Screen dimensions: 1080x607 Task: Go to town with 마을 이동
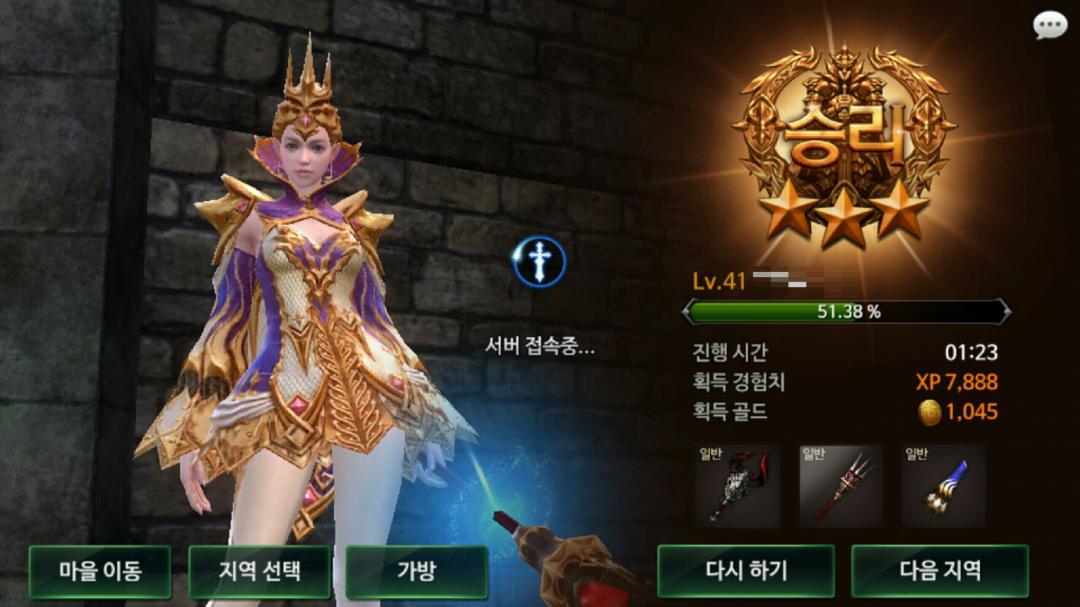pyautogui.click(x=100, y=571)
